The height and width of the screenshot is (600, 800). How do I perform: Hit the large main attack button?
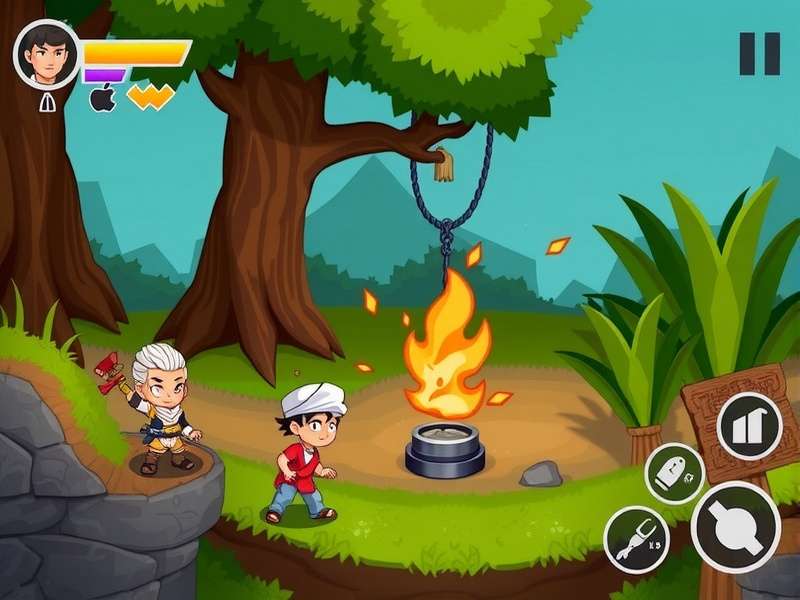click(x=735, y=527)
